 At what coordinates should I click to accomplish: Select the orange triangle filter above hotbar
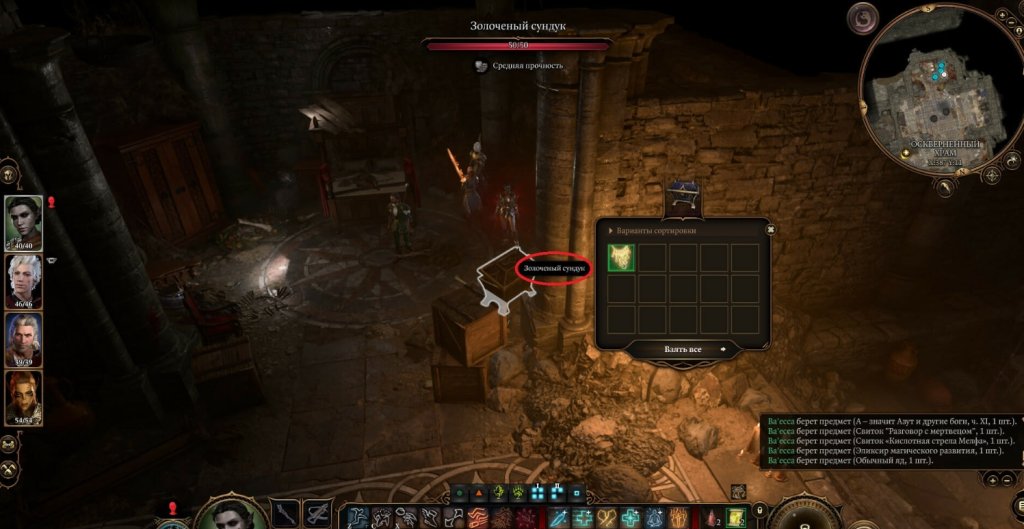[x=478, y=493]
